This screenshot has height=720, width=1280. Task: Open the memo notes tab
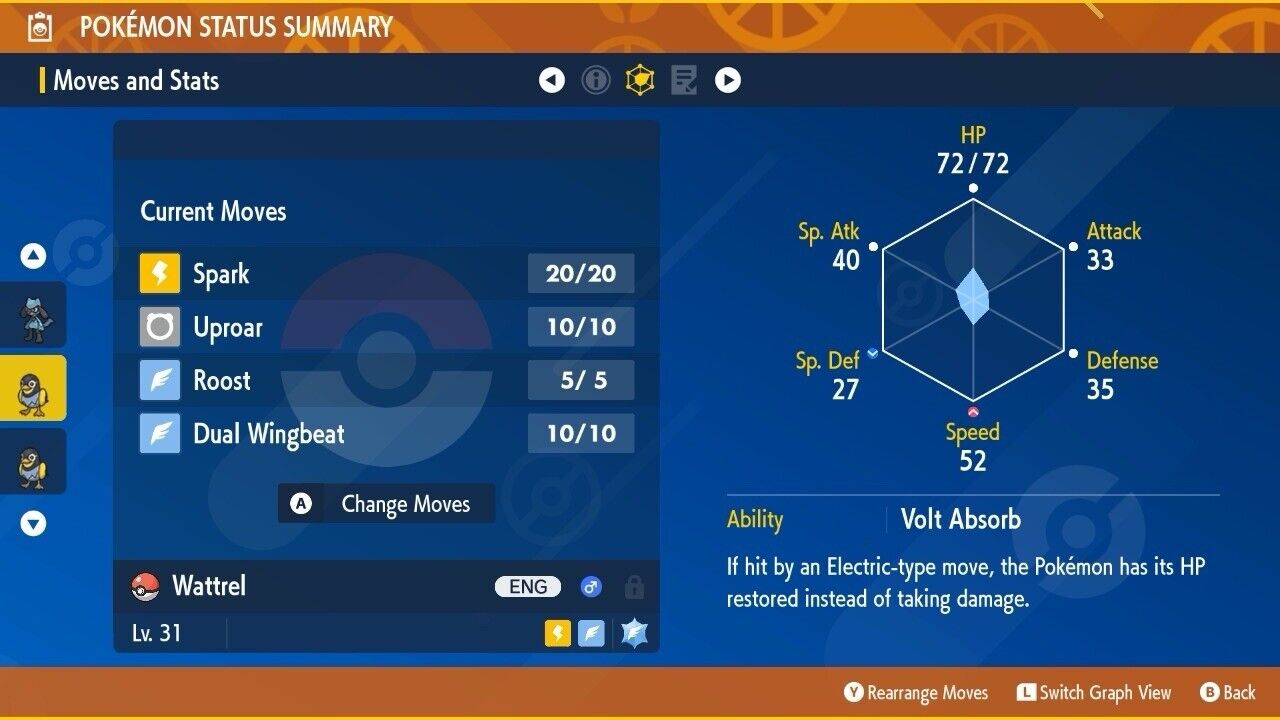tap(684, 80)
